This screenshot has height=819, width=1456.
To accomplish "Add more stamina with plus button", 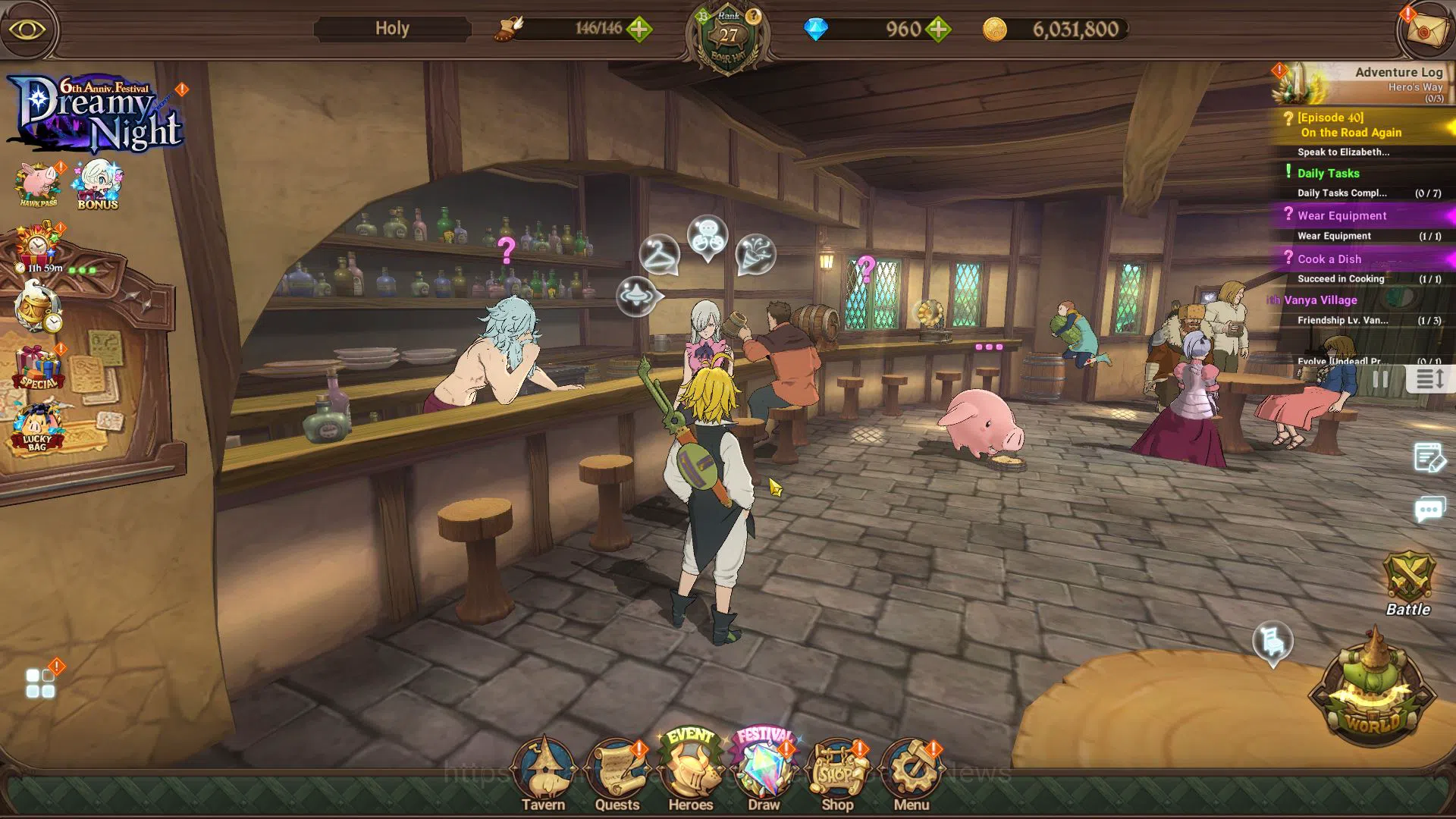I will click(x=639, y=30).
